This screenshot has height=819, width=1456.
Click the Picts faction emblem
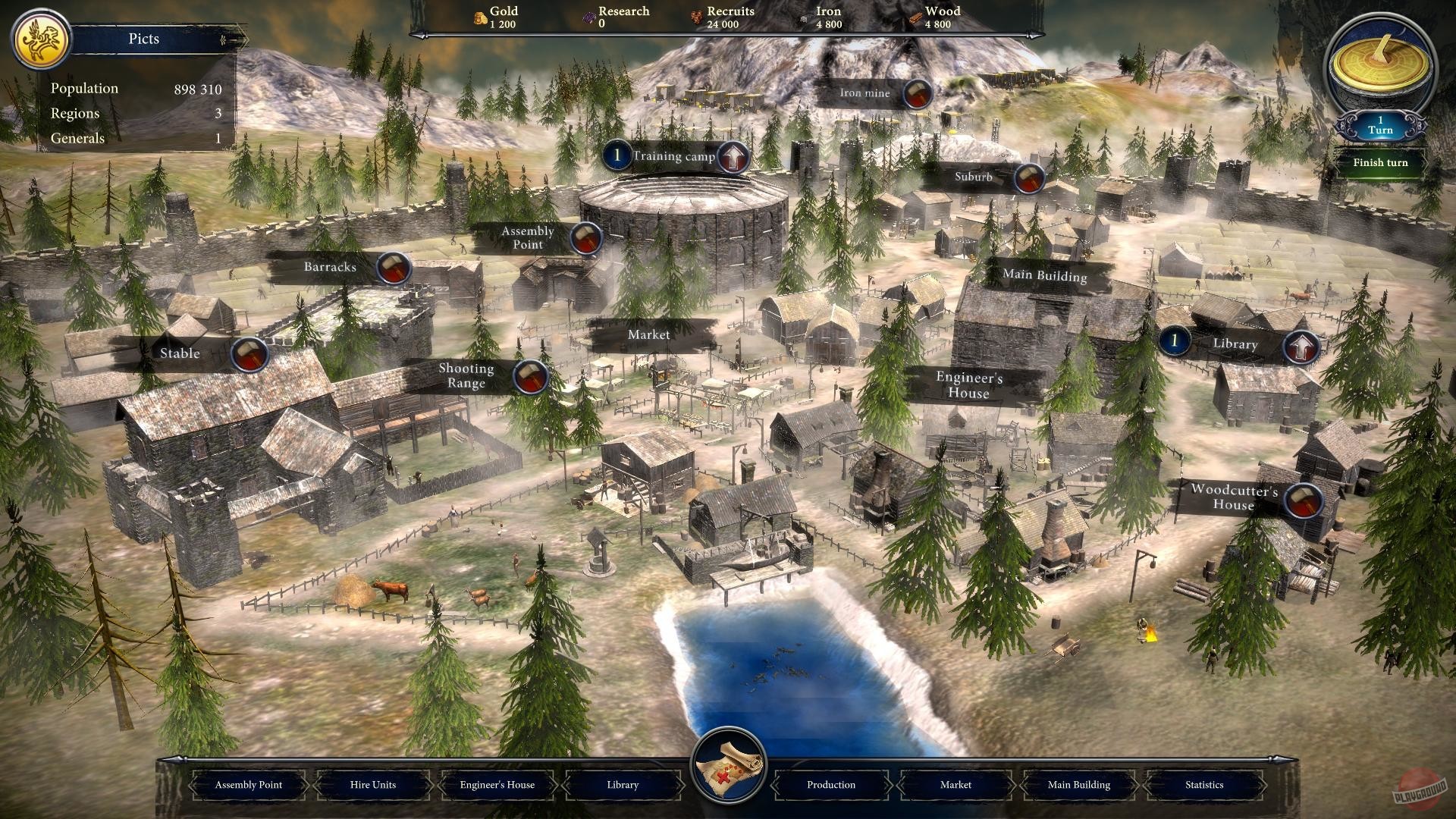click(x=41, y=38)
